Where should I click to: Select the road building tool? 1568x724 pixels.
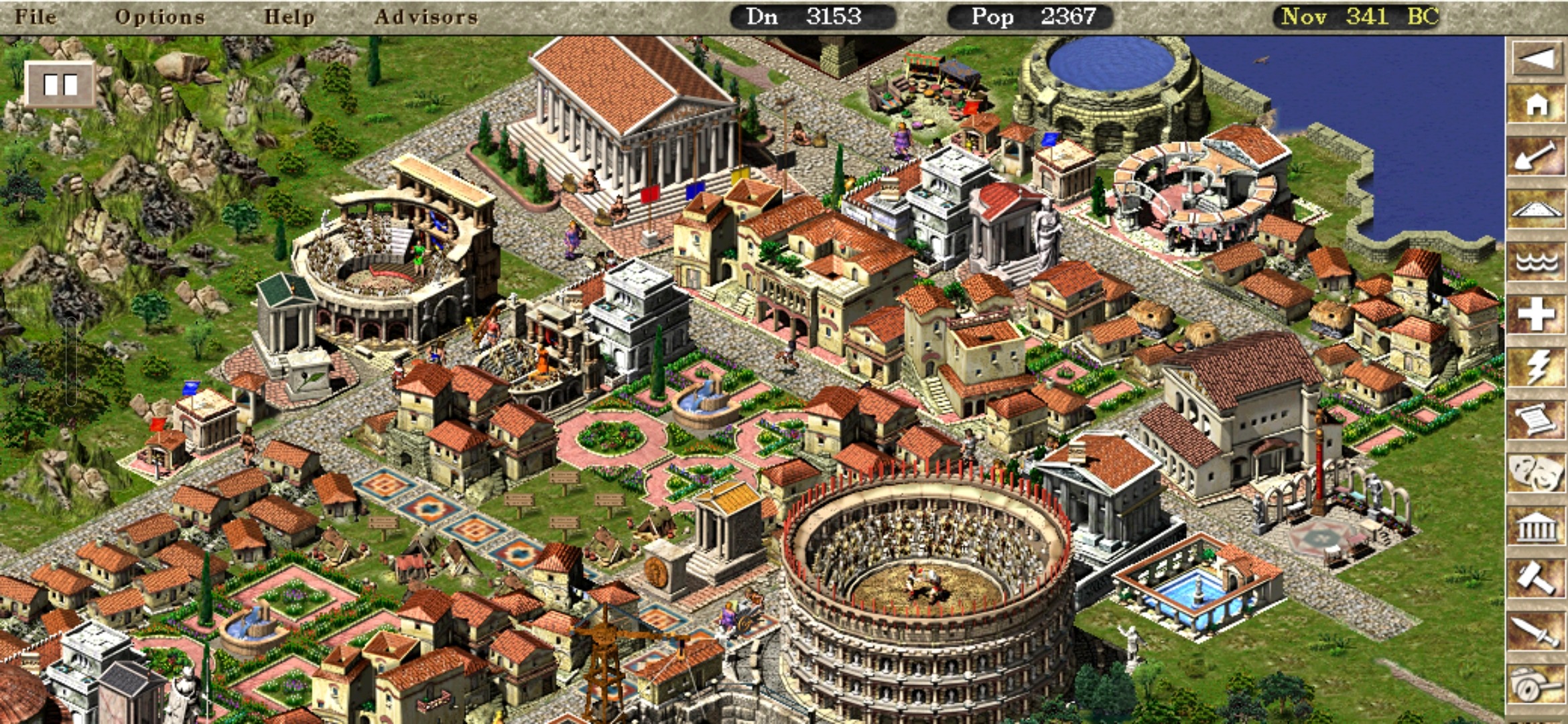(x=1537, y=210)
